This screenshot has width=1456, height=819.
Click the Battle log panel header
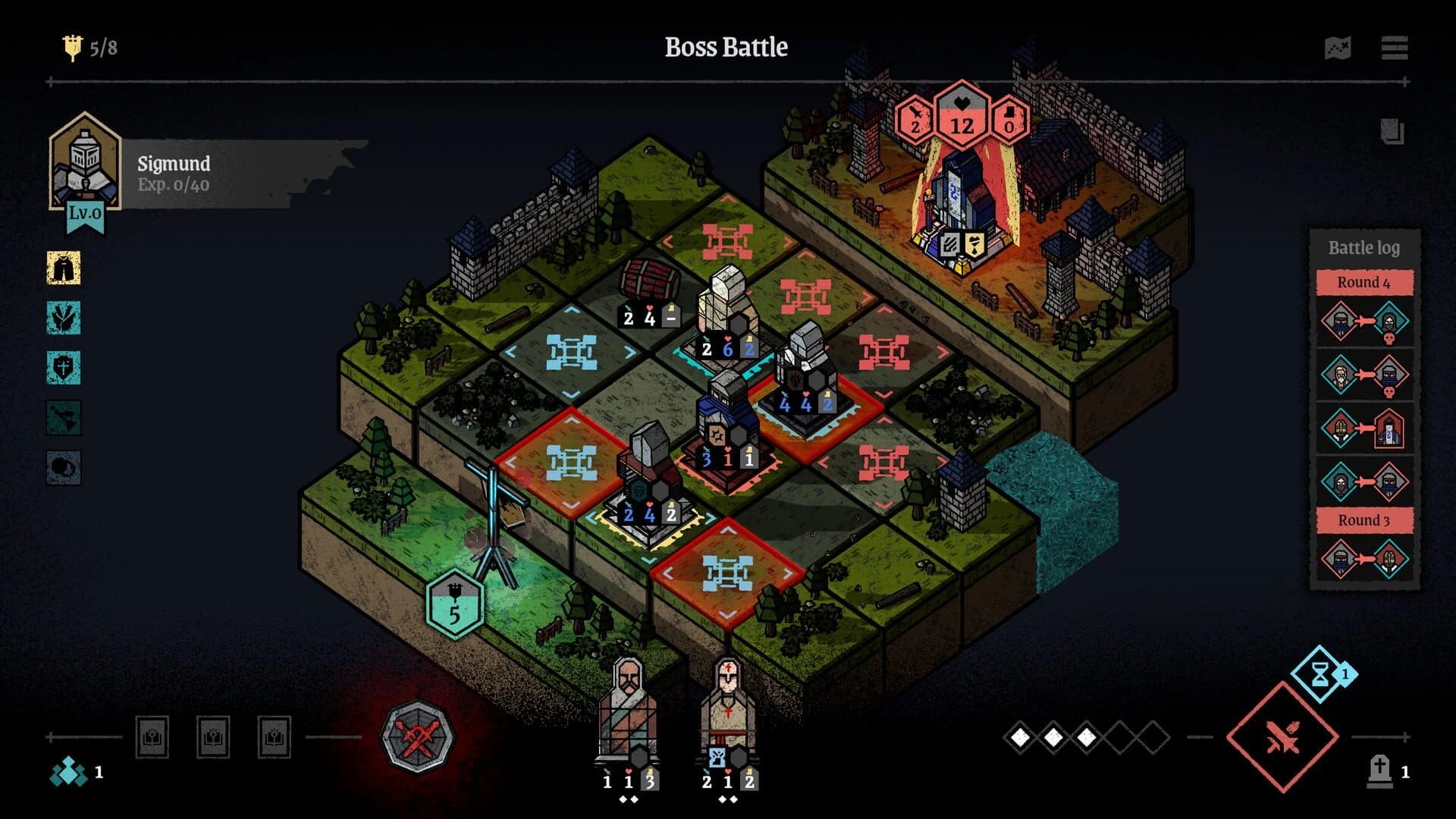coord(1363,248)
